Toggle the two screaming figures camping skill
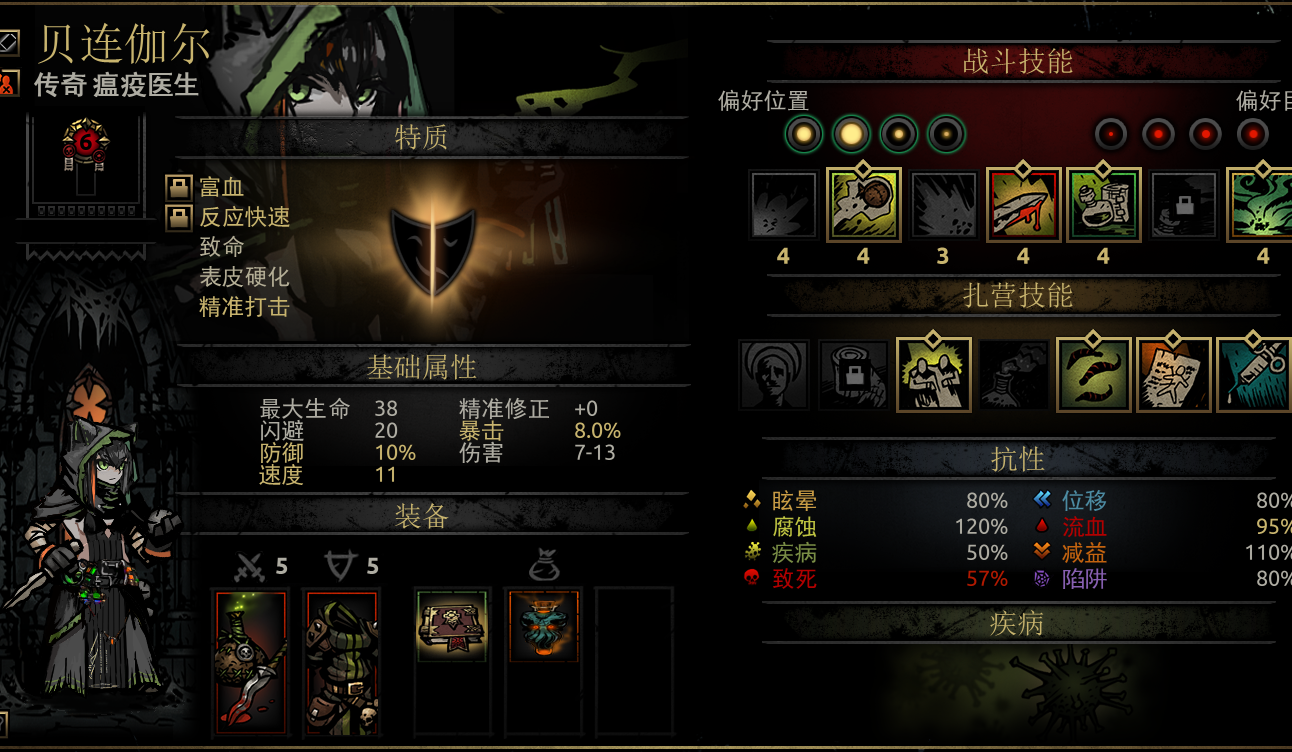 point(933,374)
